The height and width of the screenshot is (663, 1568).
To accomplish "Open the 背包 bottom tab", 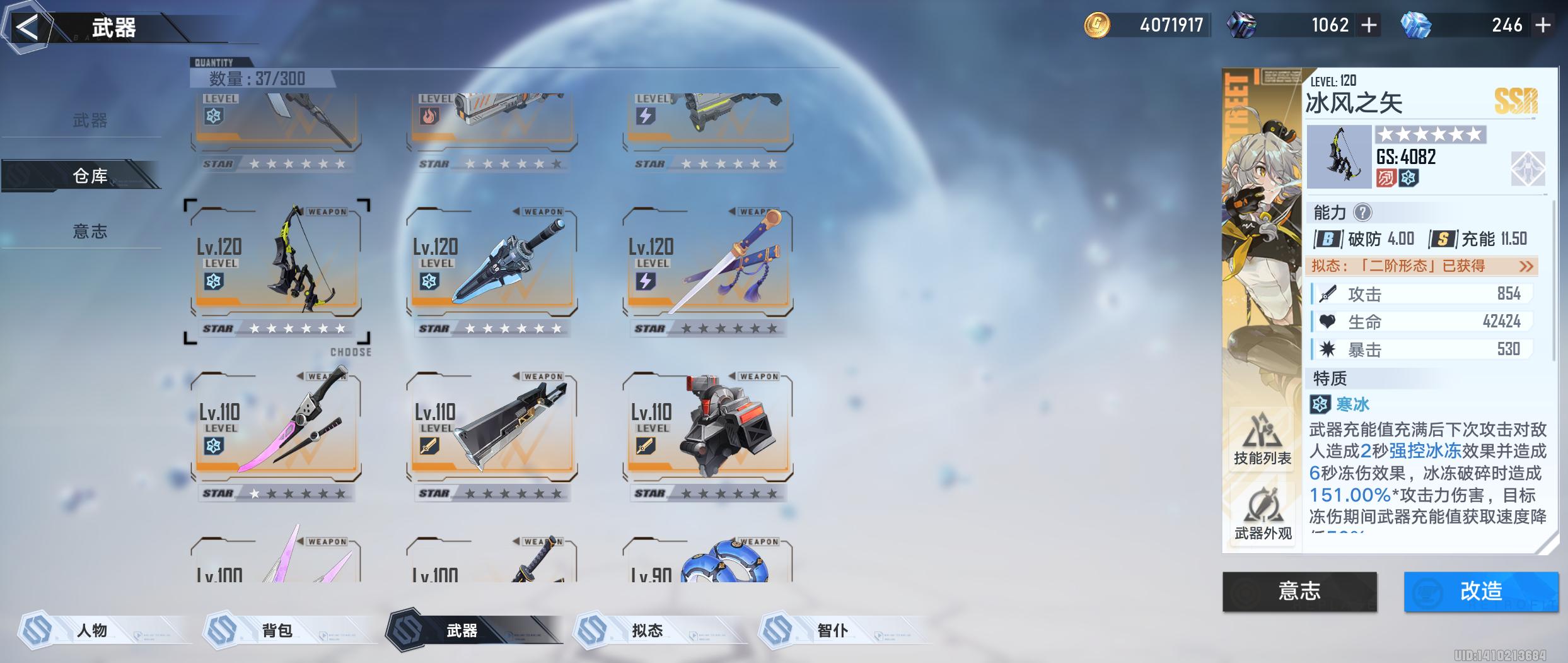I will pyautogui.click(x=277, y=630).
